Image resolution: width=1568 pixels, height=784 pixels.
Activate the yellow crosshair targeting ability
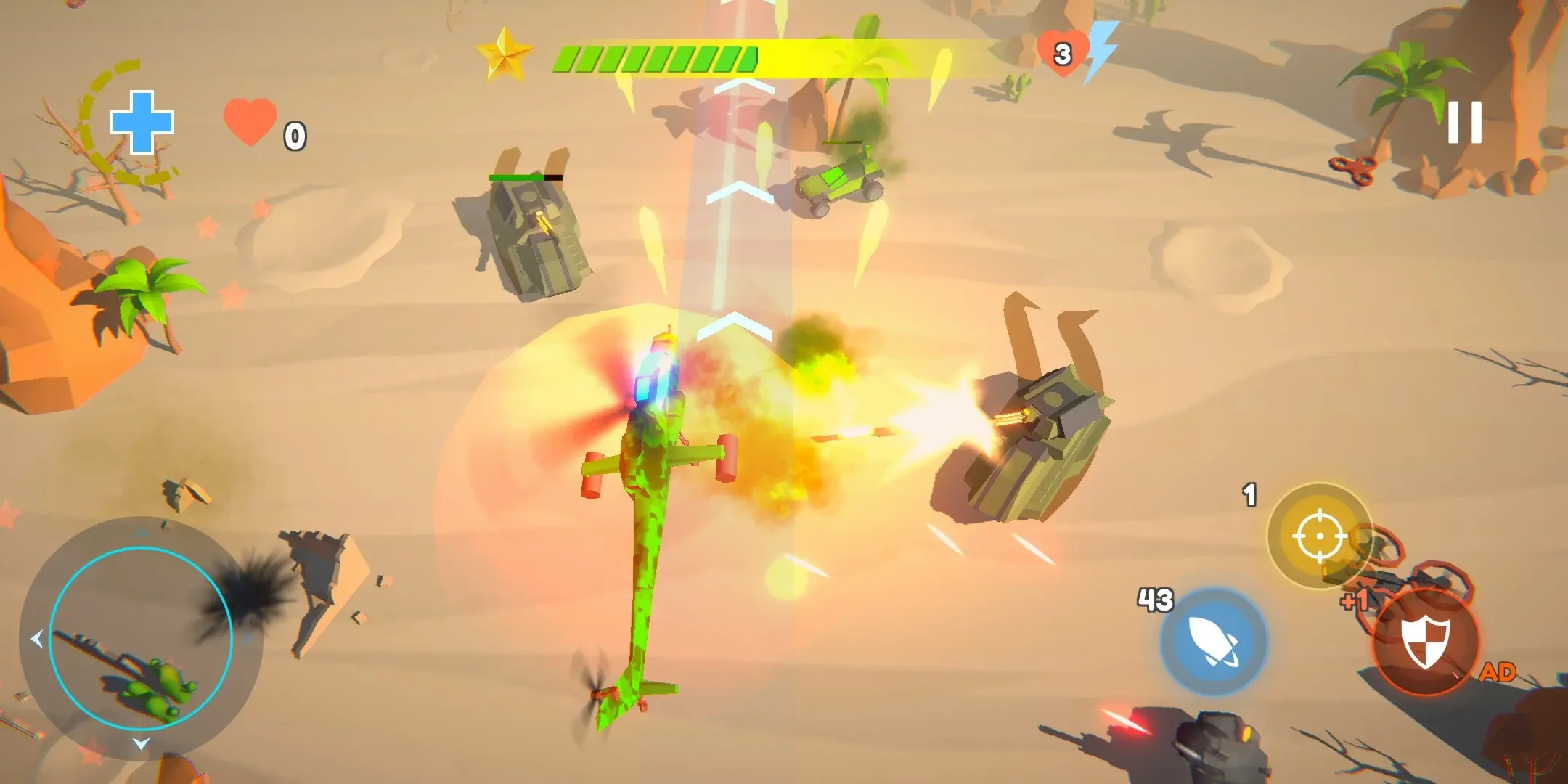[1319, 536]
